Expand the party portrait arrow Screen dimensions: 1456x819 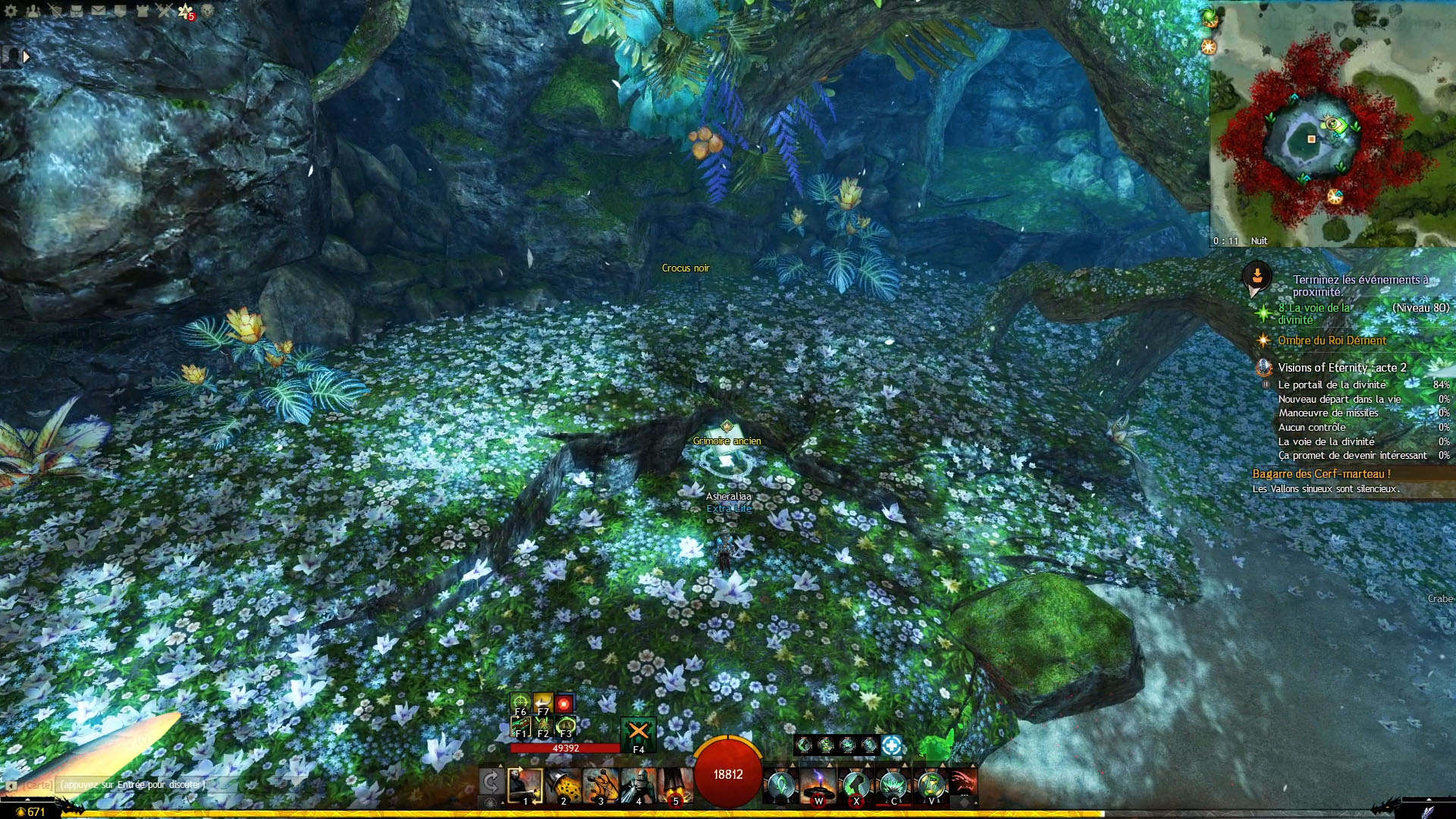click(27, 56)
